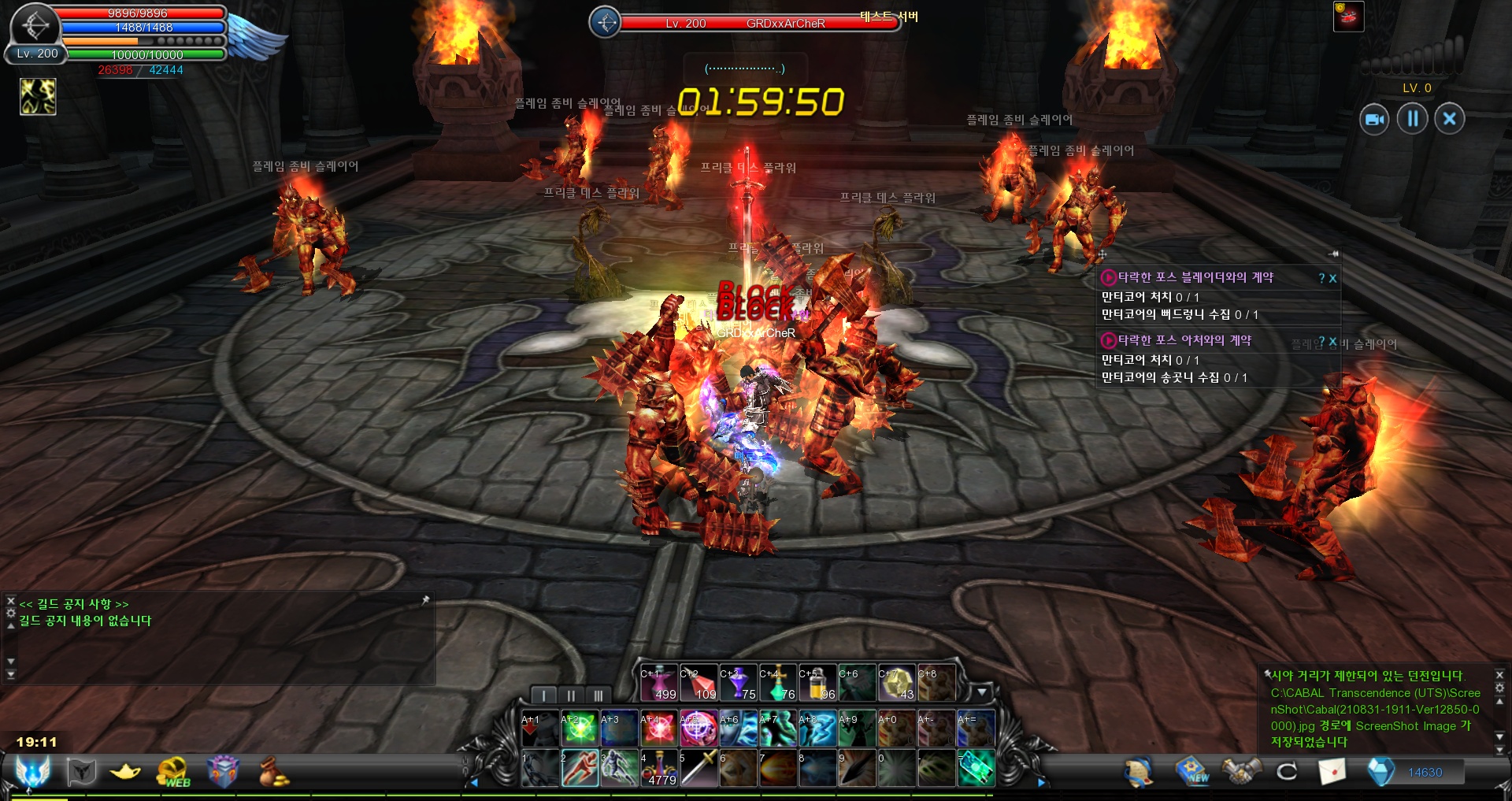The width and height of the screenshot is (1512, 801).
Task: Select the sword skill in slot 5
Action: (698, 769)
